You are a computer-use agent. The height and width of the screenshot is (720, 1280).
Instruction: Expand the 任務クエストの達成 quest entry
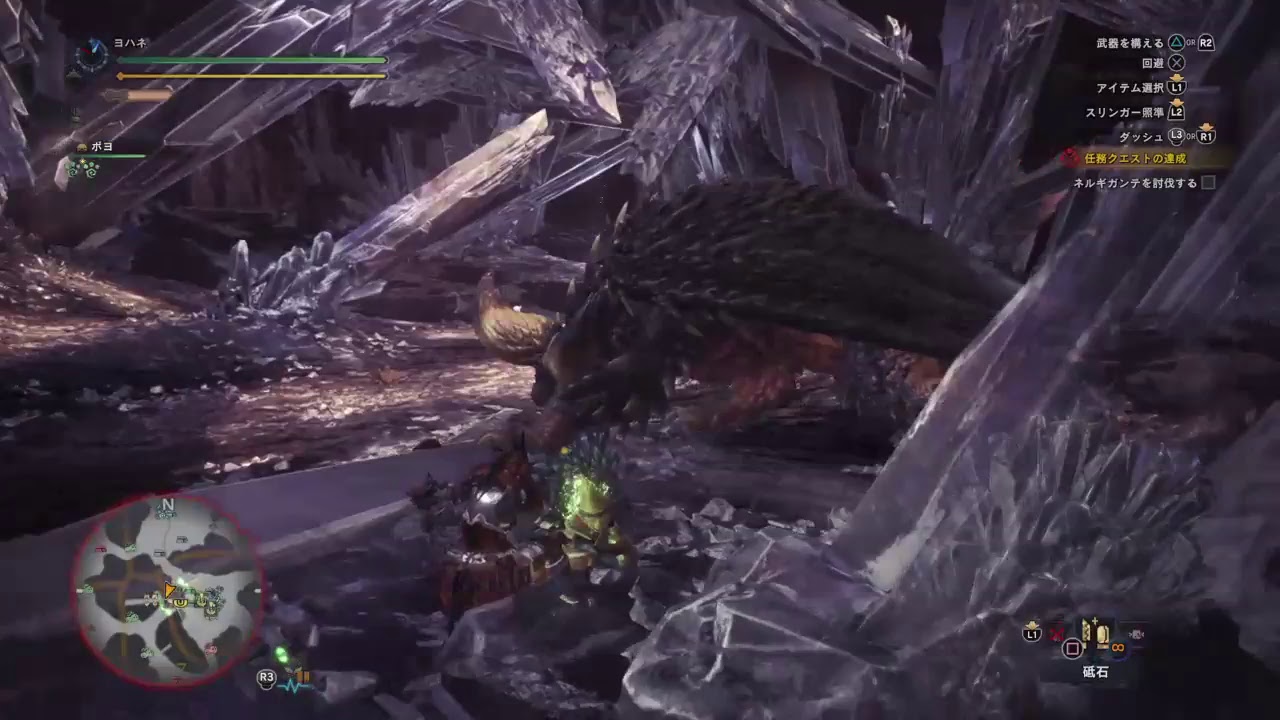point(1135,158)
